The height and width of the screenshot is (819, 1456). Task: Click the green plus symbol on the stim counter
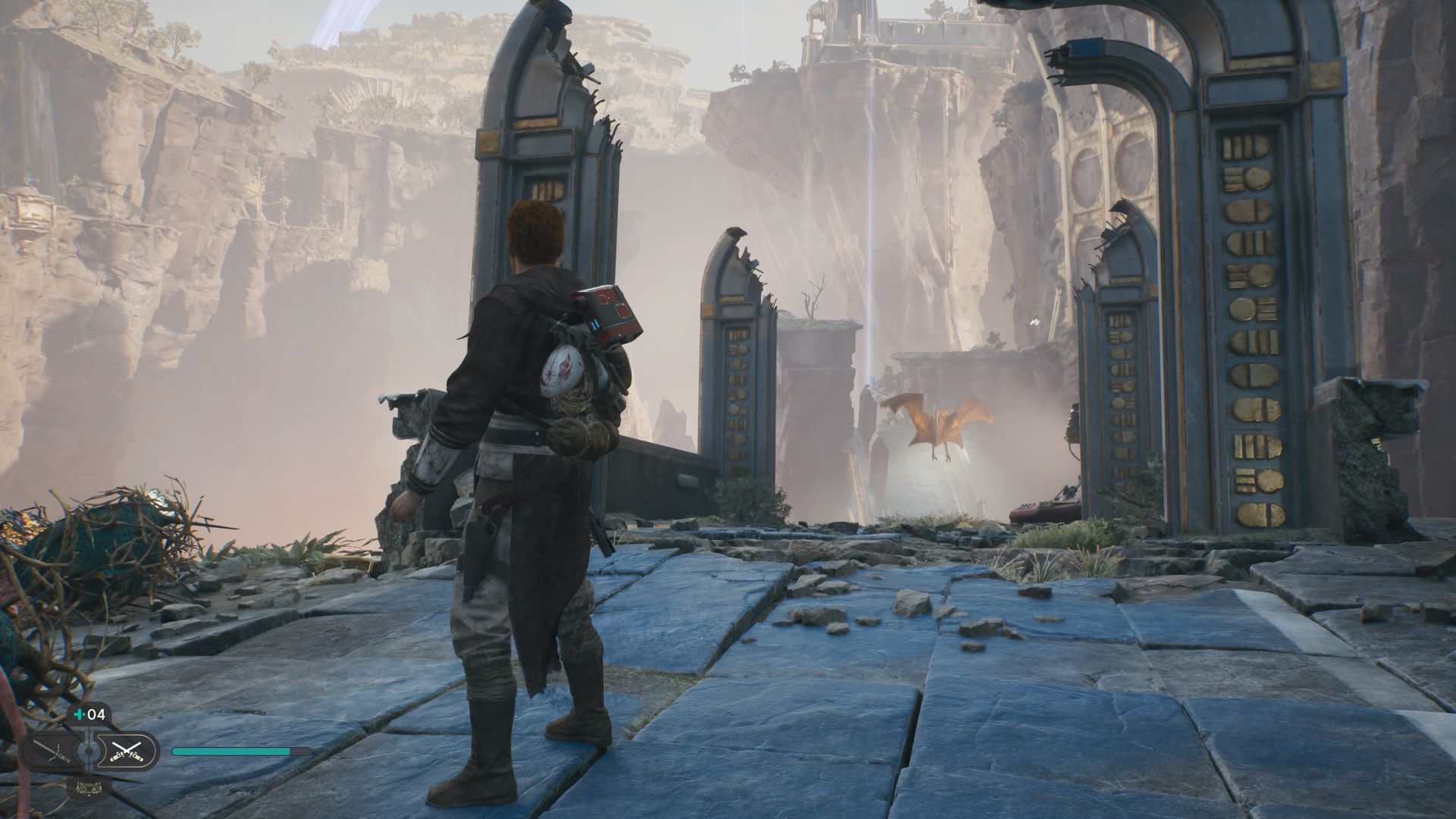(x=79, y=715)
